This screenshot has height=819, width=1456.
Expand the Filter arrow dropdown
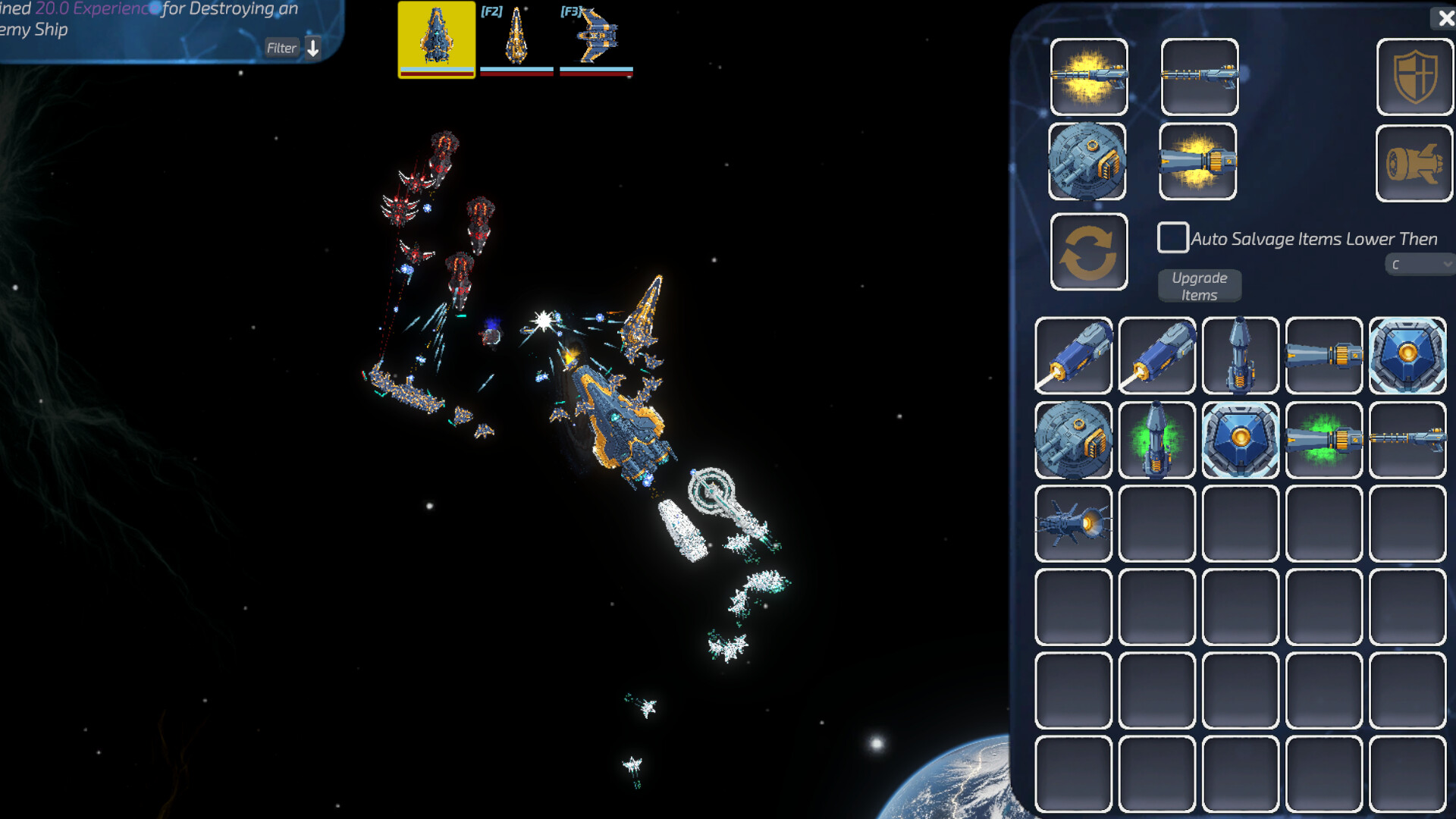(313, 48)
